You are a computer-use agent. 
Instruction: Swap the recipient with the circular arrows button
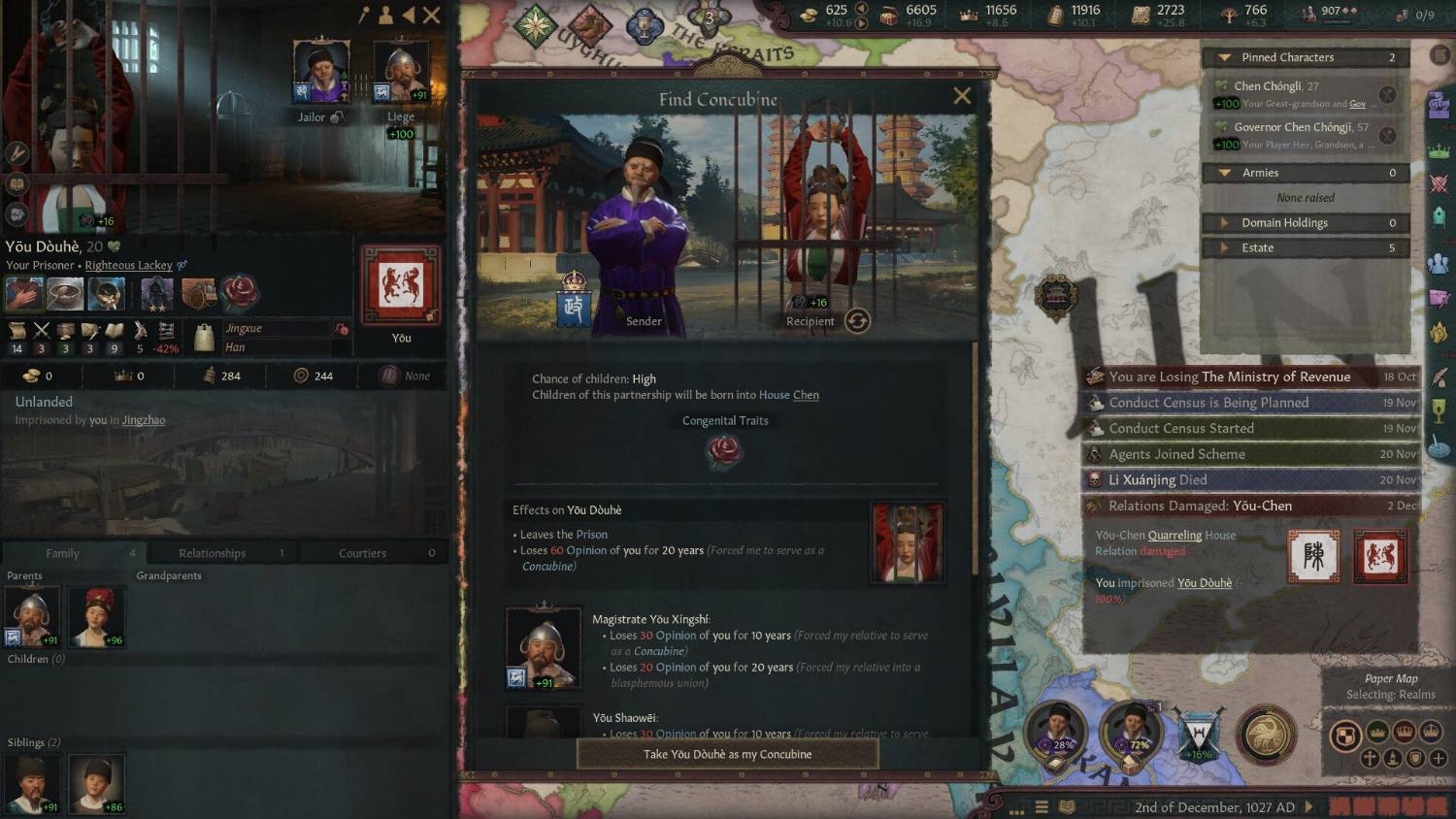[857, 321]
